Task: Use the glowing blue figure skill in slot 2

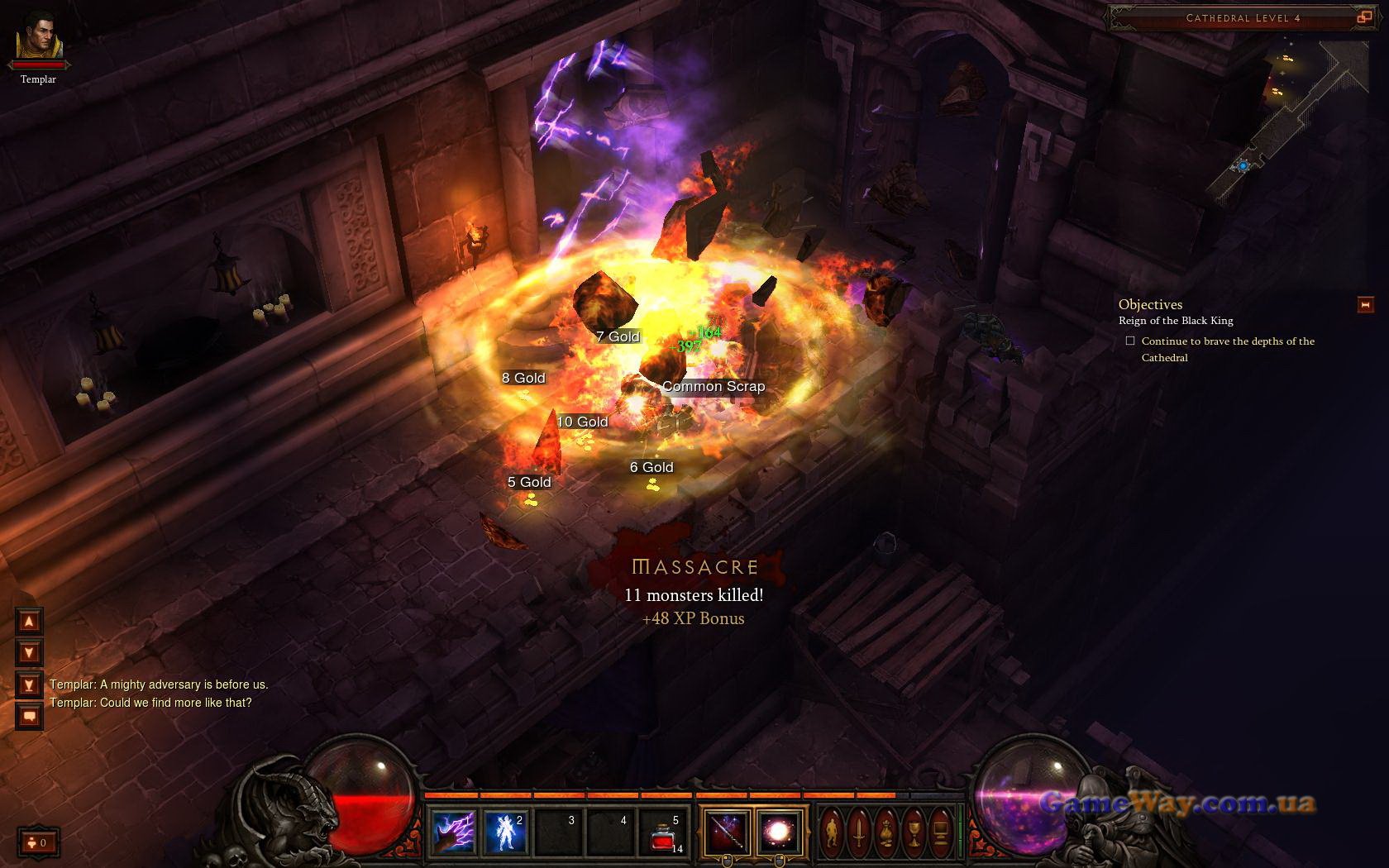Action: [x=505, y=831]
